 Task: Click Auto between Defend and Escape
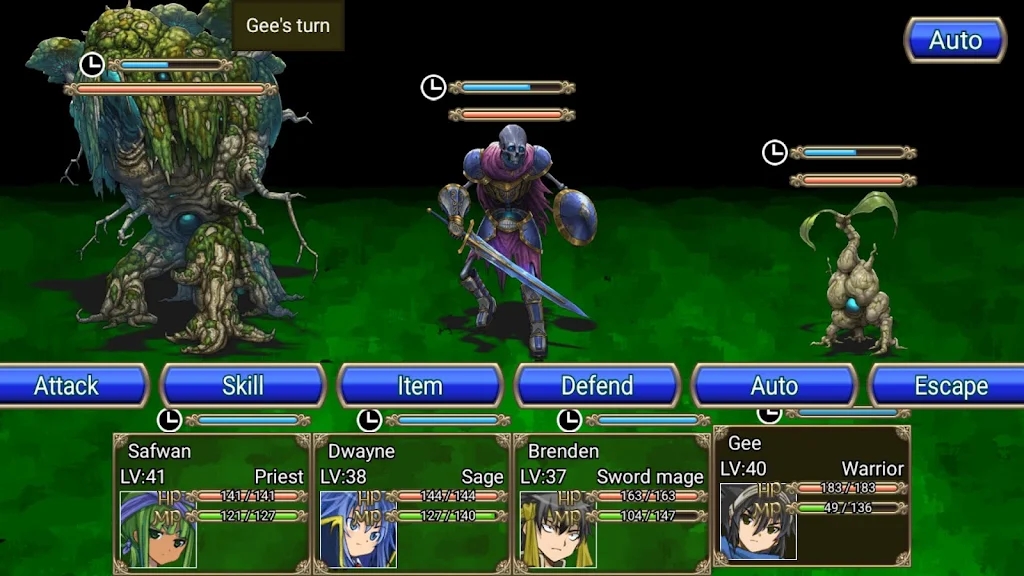point(774,386)
